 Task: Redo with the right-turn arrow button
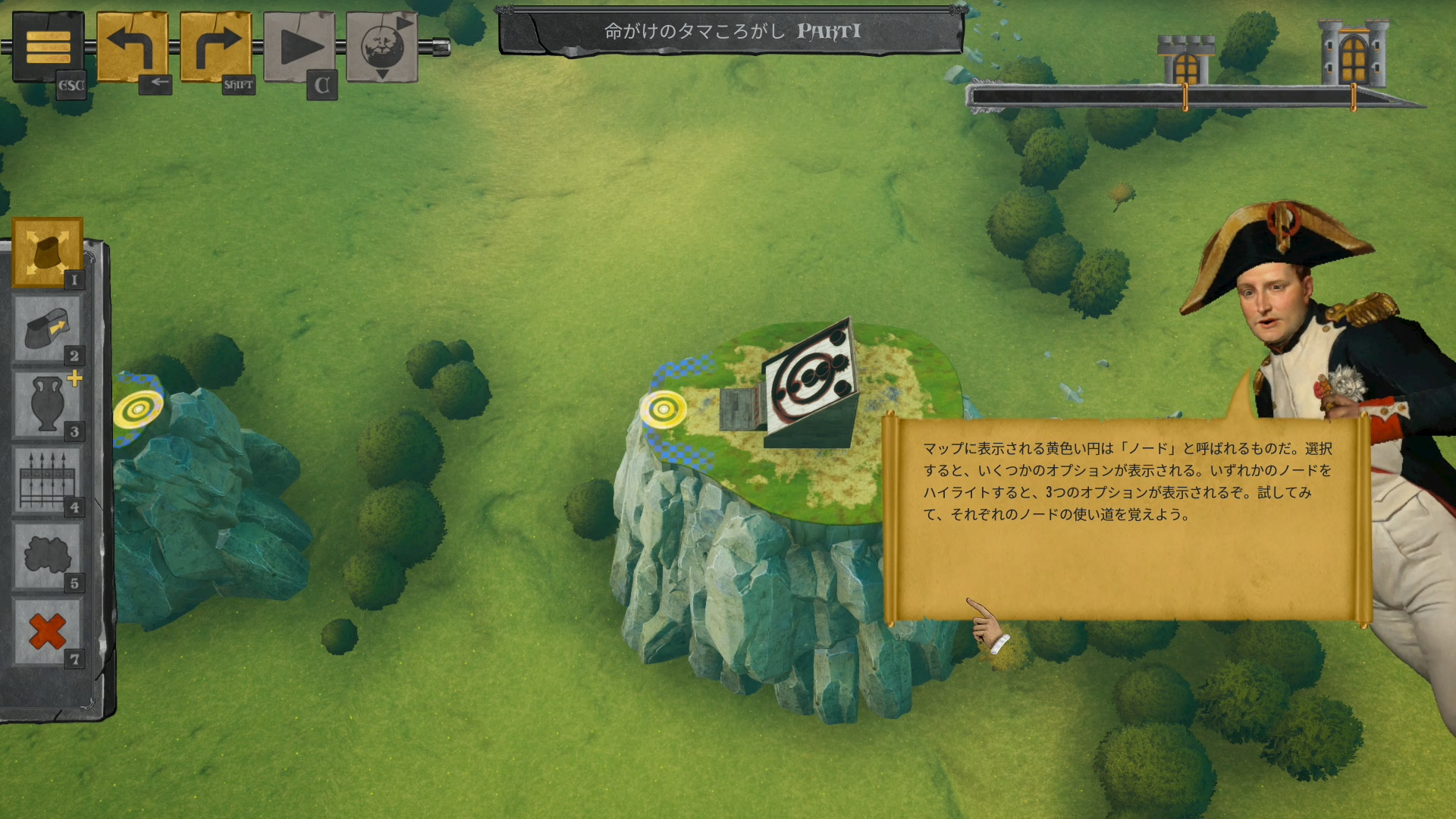[215, 47]
